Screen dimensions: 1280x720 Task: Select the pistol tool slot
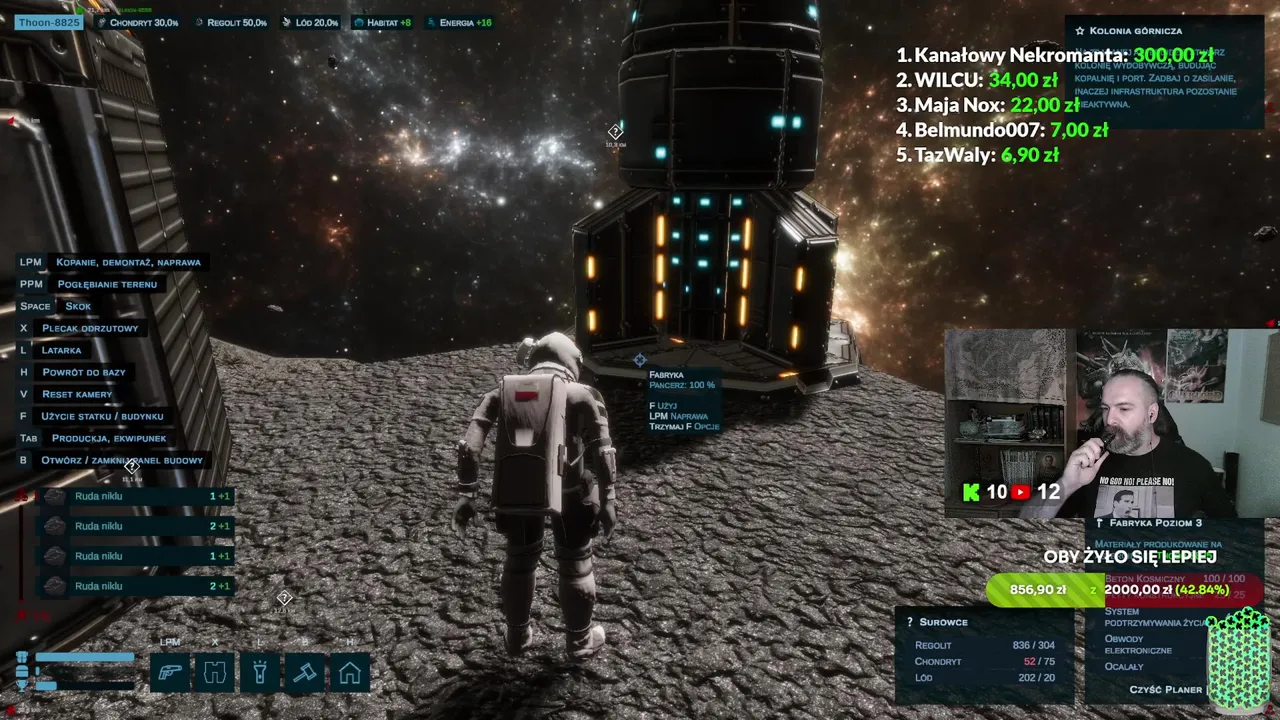pos(170,672)
